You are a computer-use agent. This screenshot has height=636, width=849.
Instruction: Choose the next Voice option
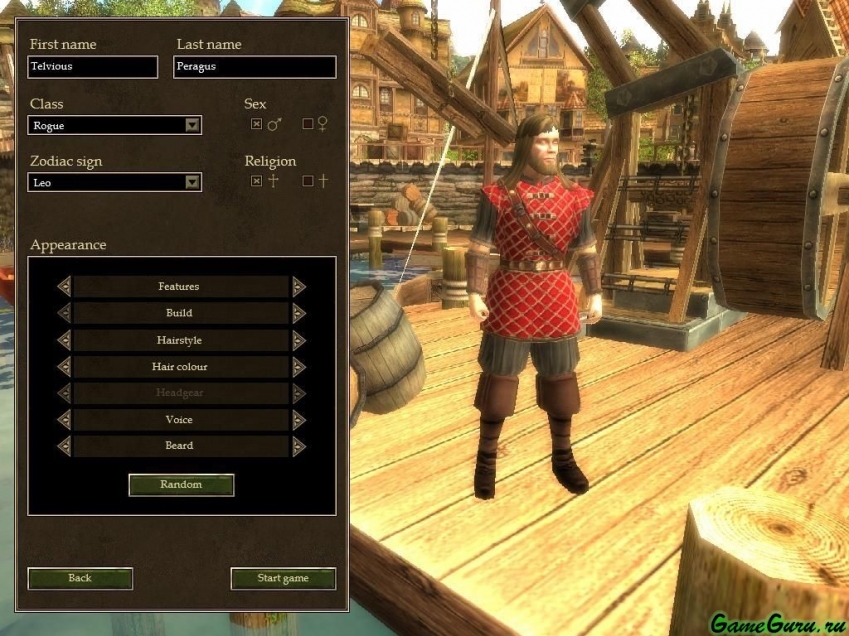pyautogui.click(x=298, y=420)
